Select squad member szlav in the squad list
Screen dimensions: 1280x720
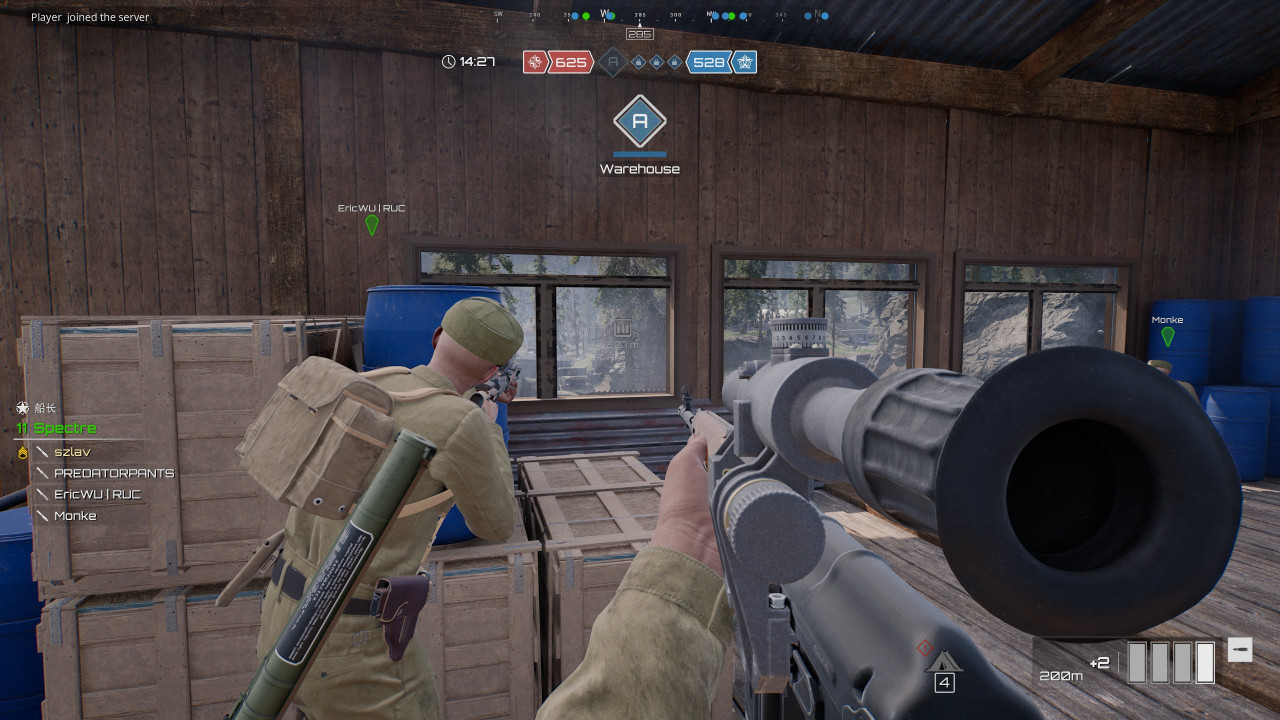pos(72,452)
